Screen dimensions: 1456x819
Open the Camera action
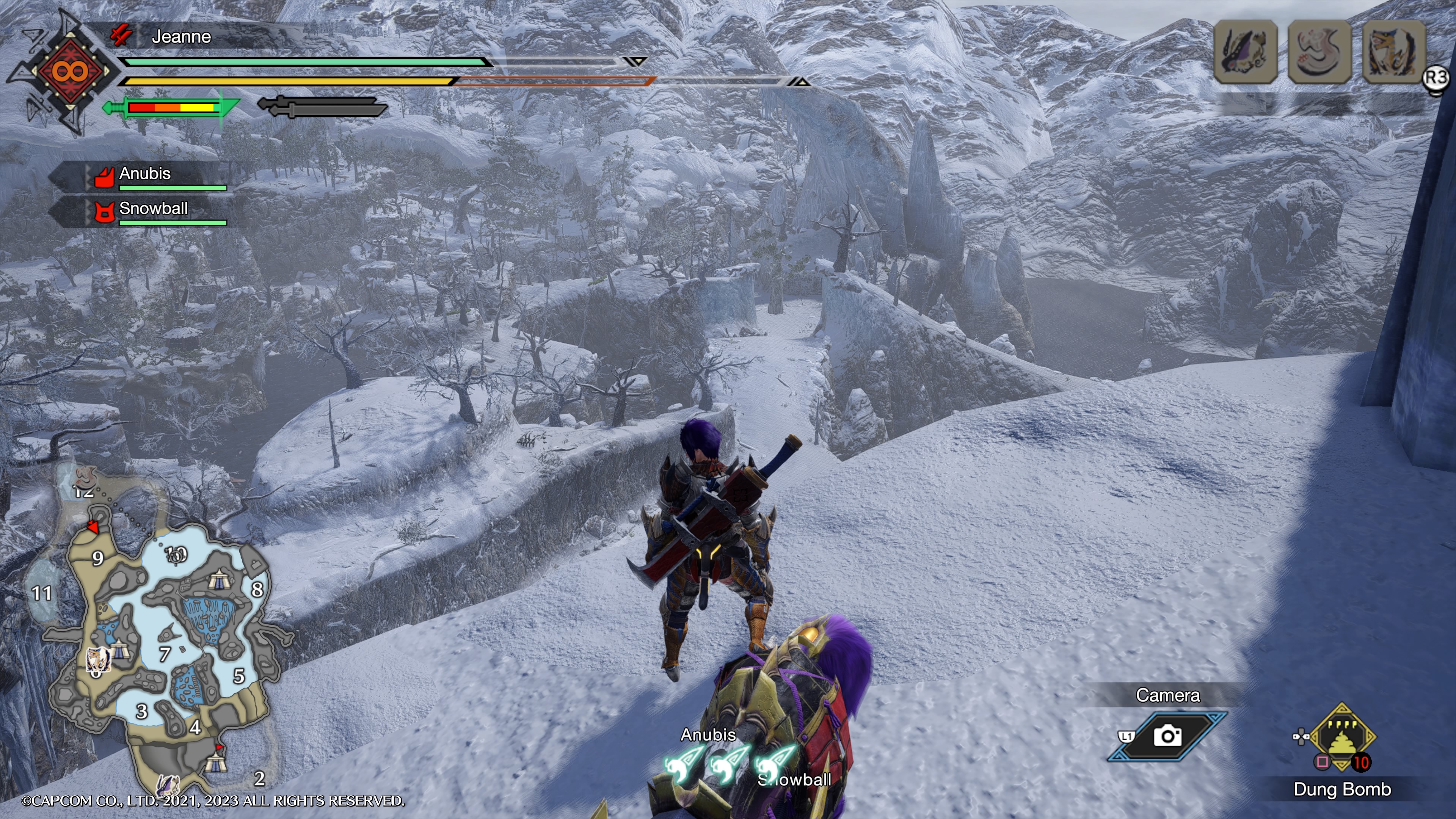[x=1168, y=736]
